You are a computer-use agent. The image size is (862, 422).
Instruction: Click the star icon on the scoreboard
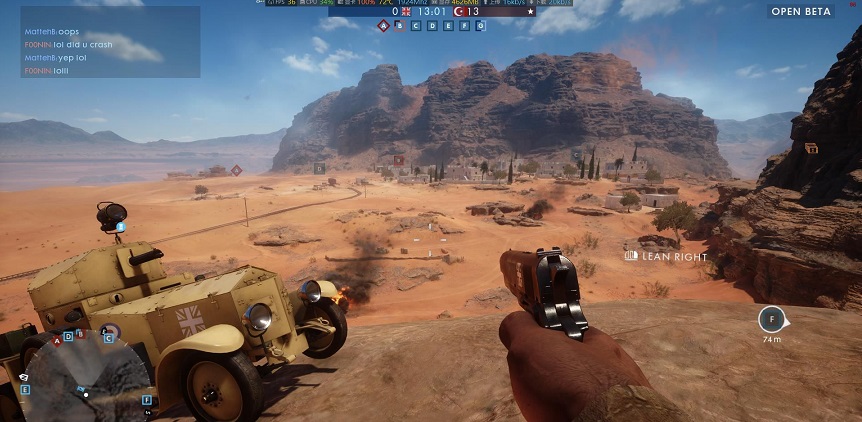tap(531, 12)
